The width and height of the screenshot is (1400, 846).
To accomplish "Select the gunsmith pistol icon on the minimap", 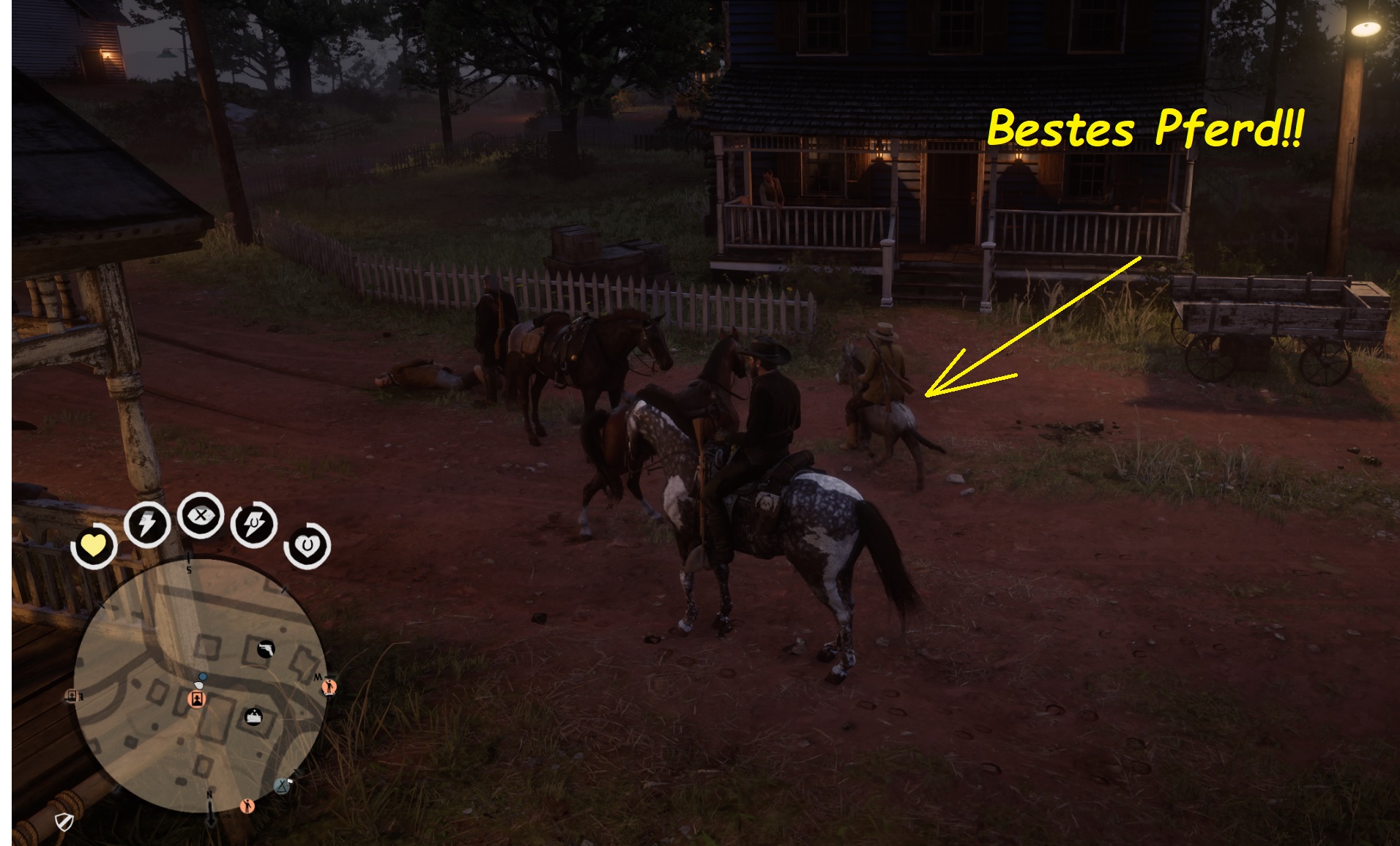I will click(266, 649).
